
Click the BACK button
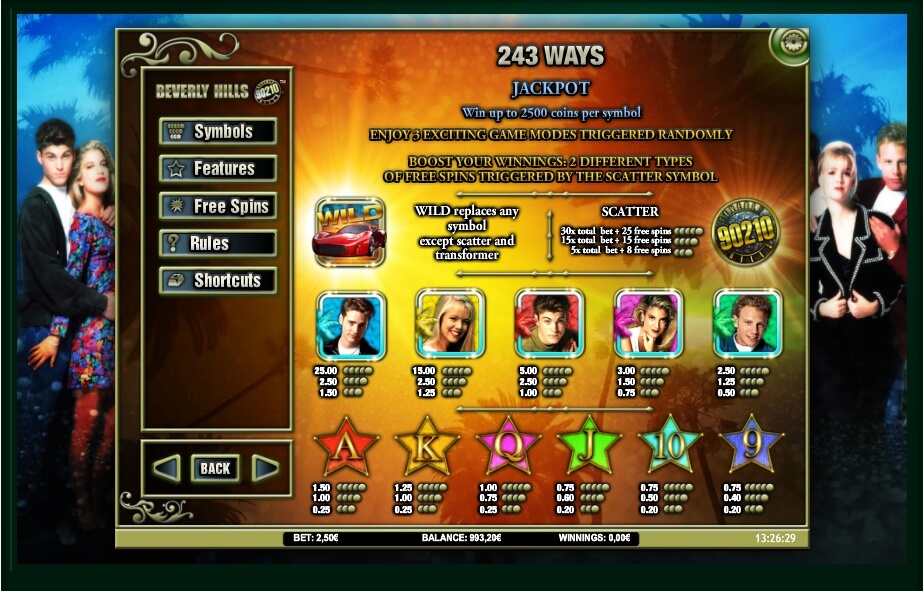(x=215, y=468)
